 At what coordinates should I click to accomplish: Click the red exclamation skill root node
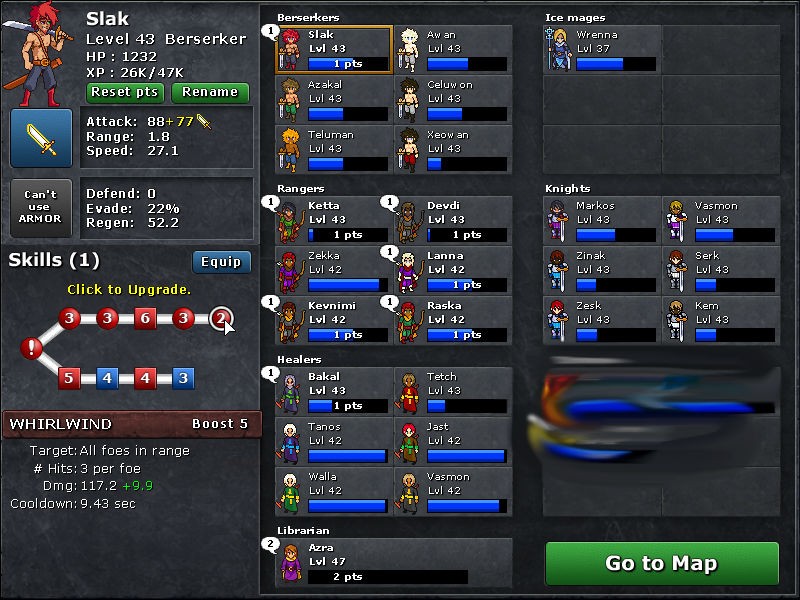pyautogui.click(x=33, y=348)
